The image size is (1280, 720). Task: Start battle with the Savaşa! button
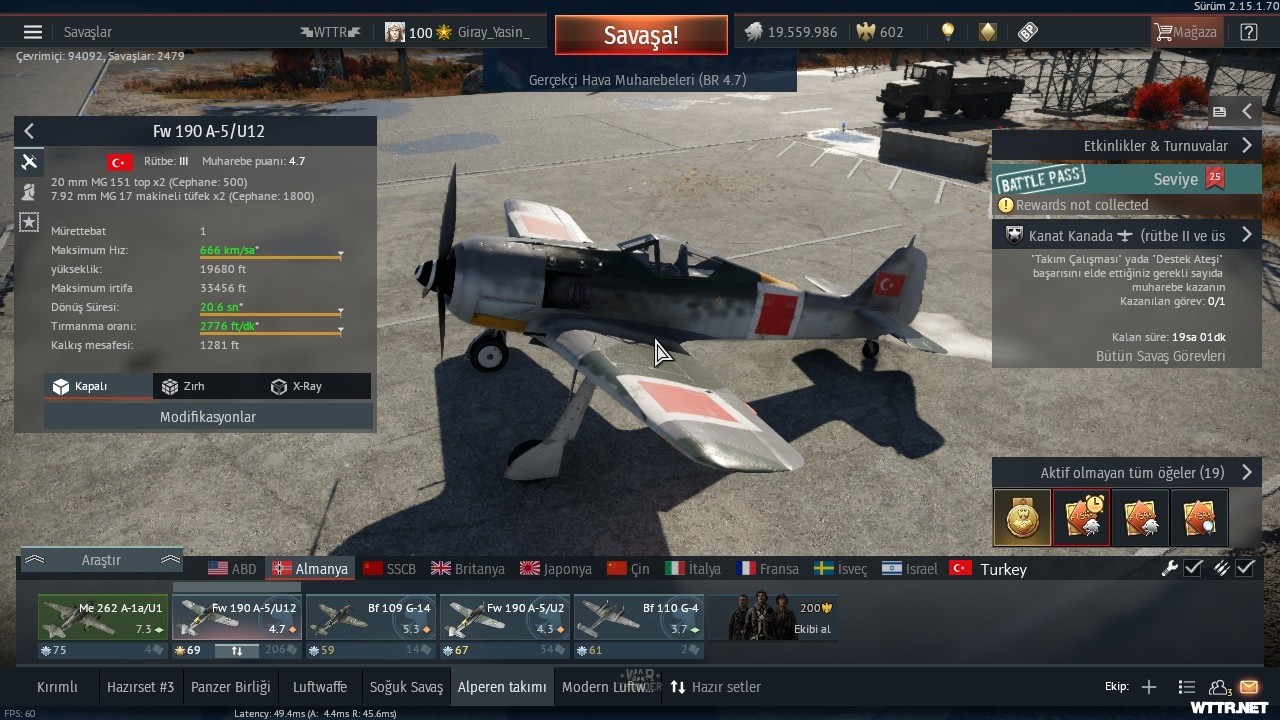click(640, 36)
